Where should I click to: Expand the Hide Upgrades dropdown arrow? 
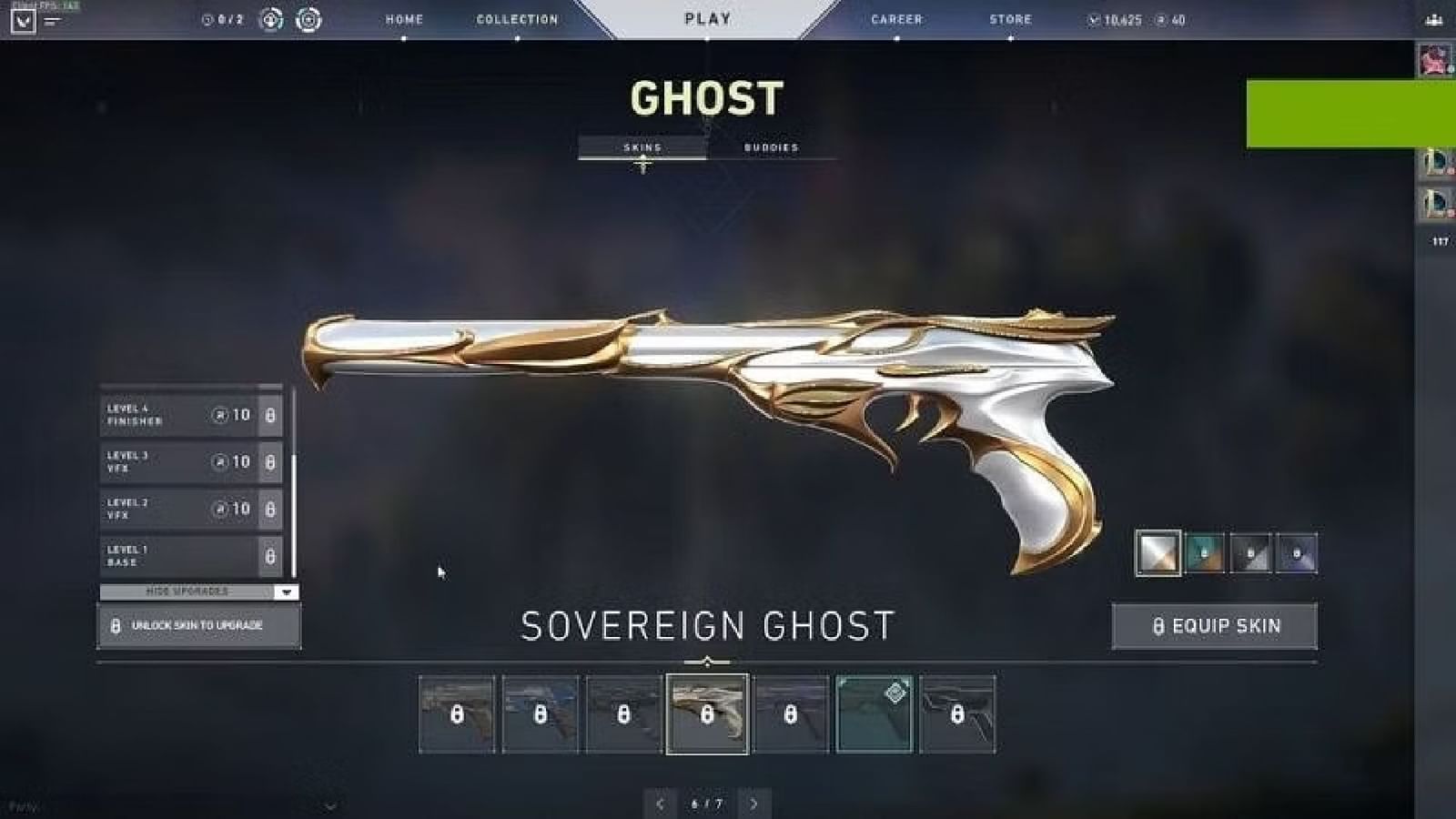pyautogui.click(x=285, y=591)
